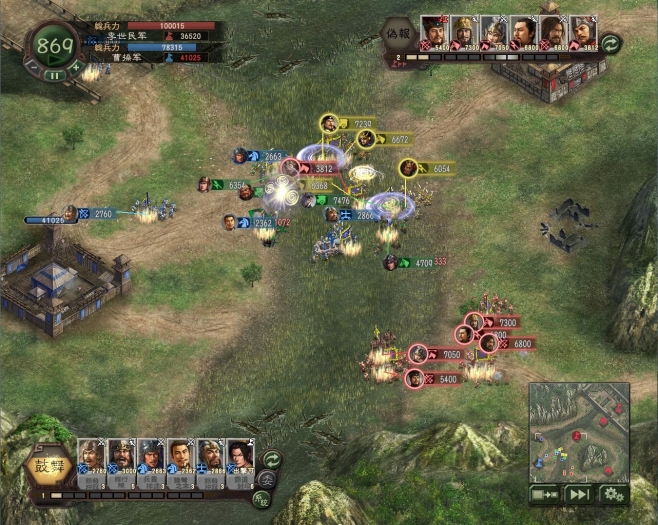This screenshot has width=658, height=525.
Task: Click the battlefield minimap
Action: (x=579, y=430)
